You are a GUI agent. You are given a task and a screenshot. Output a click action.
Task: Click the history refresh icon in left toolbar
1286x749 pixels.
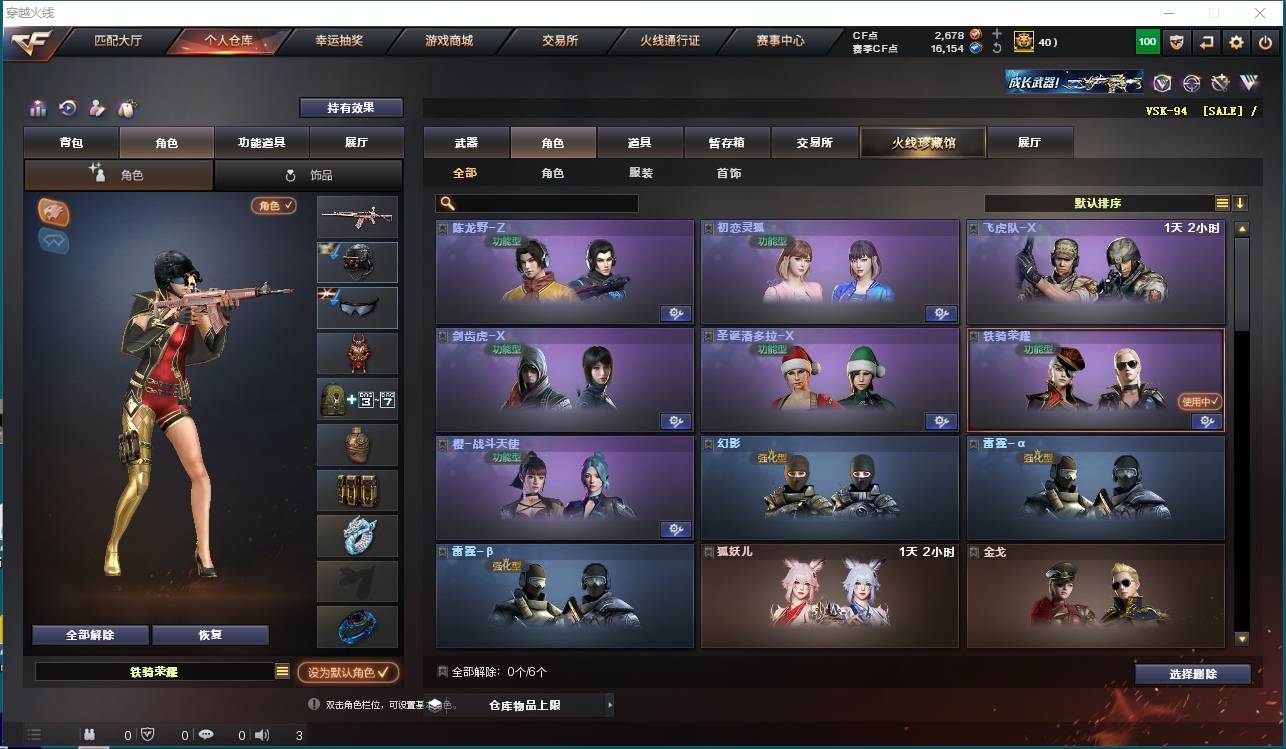(66, 108)
